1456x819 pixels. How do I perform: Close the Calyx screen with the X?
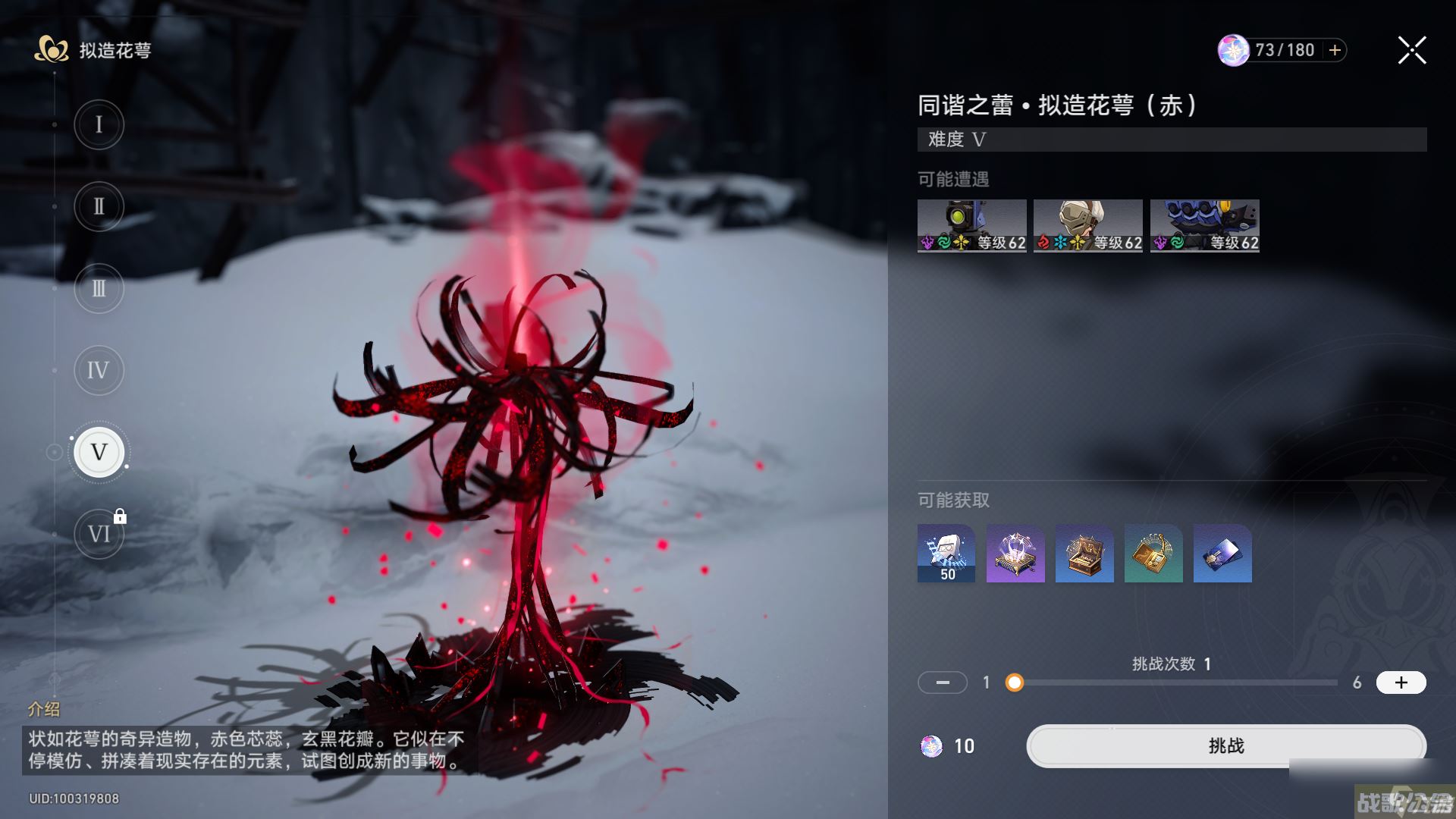click(1410, 50)
